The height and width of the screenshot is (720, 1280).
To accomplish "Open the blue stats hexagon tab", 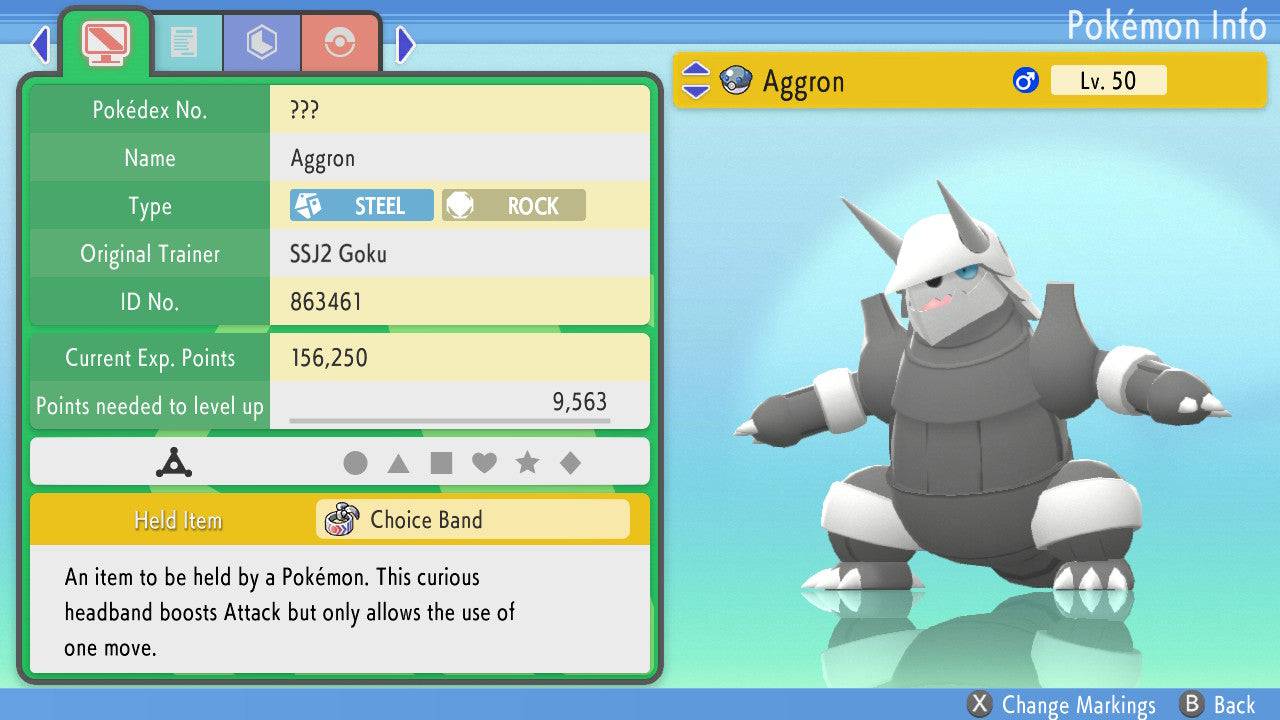I will 262,42.
